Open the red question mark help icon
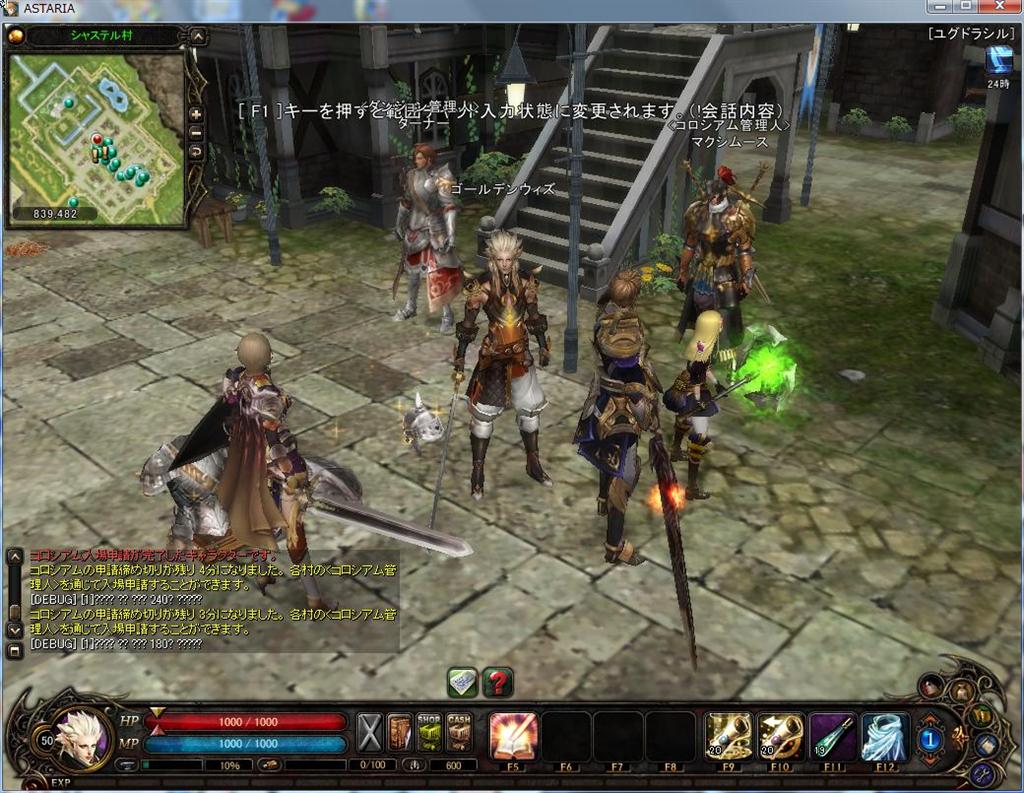The image size is (1024, 793). coord(497,682)
